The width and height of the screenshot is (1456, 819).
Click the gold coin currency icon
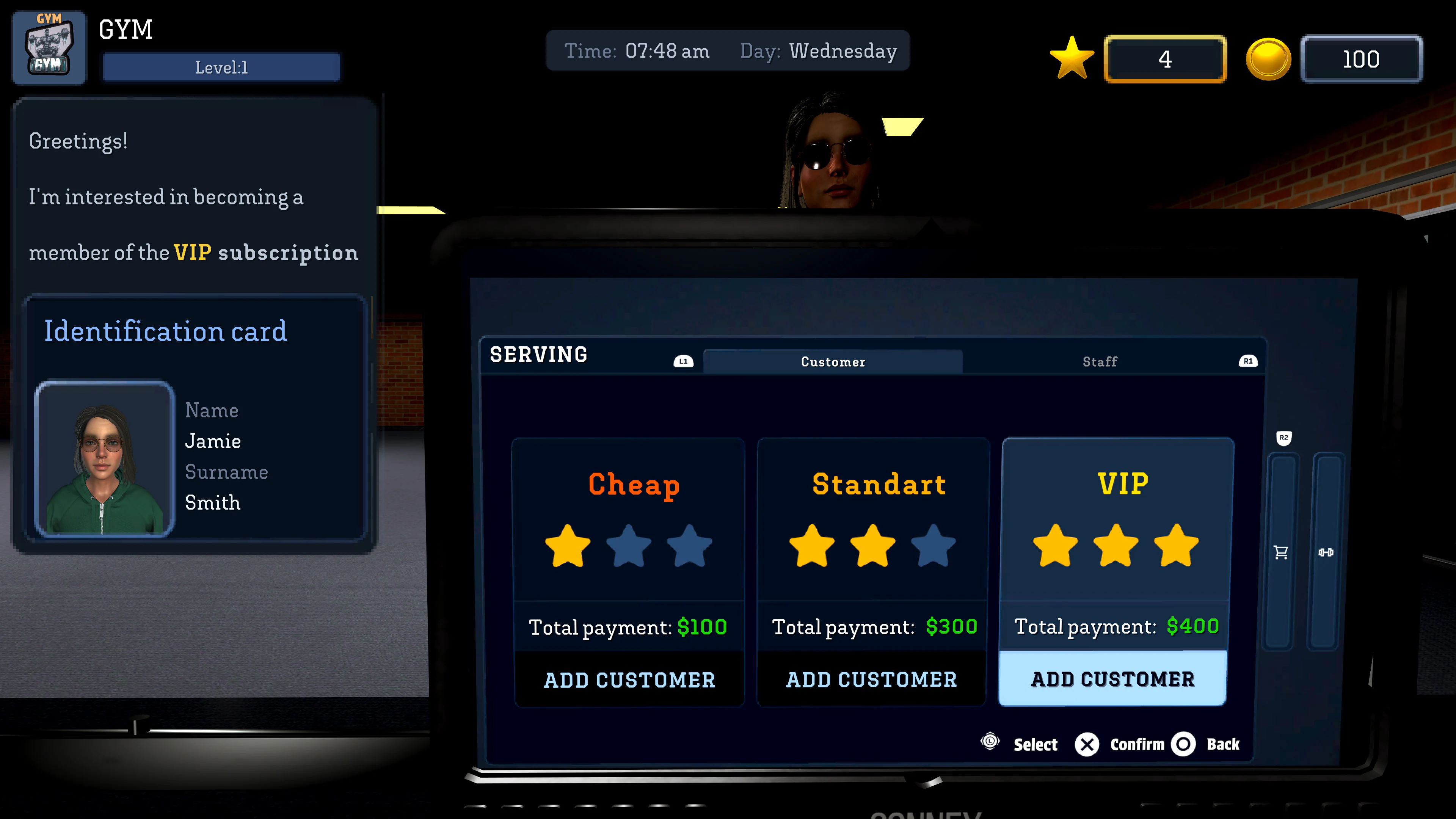click(1268, 58)
